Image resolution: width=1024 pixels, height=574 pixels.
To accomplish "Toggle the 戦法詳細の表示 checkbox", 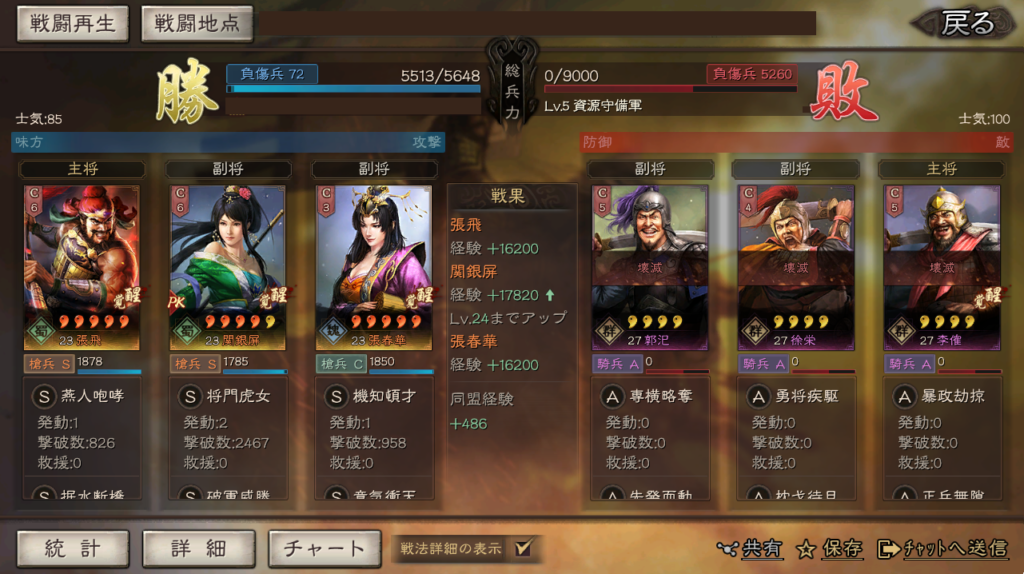I will 522,548.
